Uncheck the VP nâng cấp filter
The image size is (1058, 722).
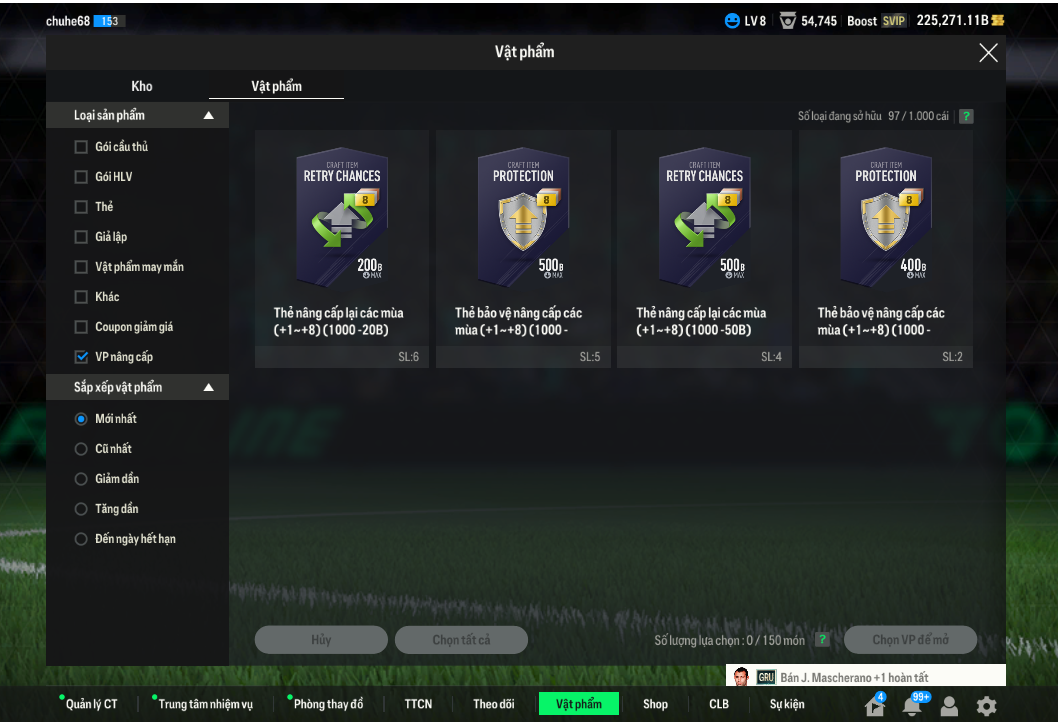pos(81,357)
